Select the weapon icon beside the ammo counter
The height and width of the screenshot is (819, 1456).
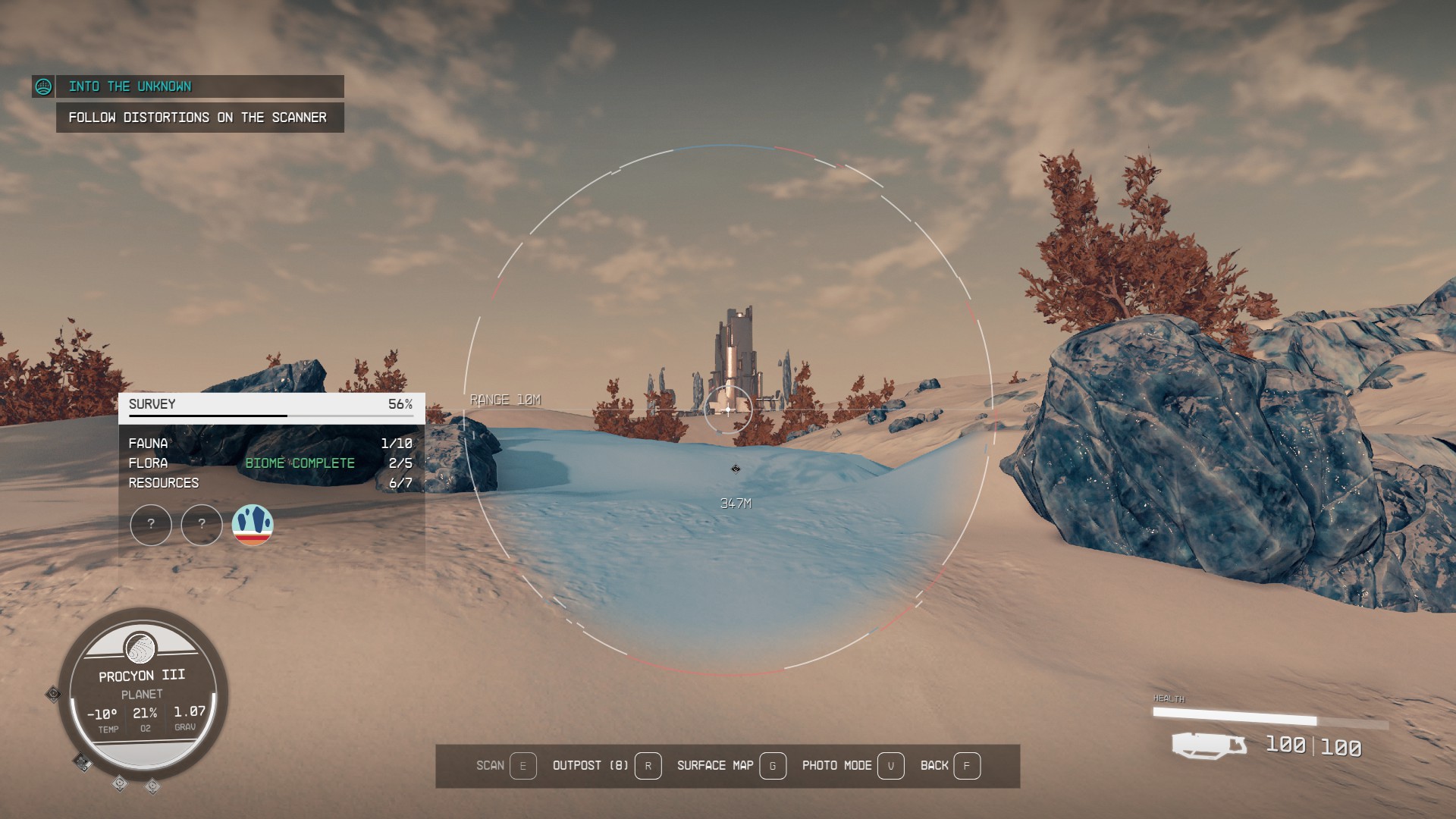tap(1209, 745)
